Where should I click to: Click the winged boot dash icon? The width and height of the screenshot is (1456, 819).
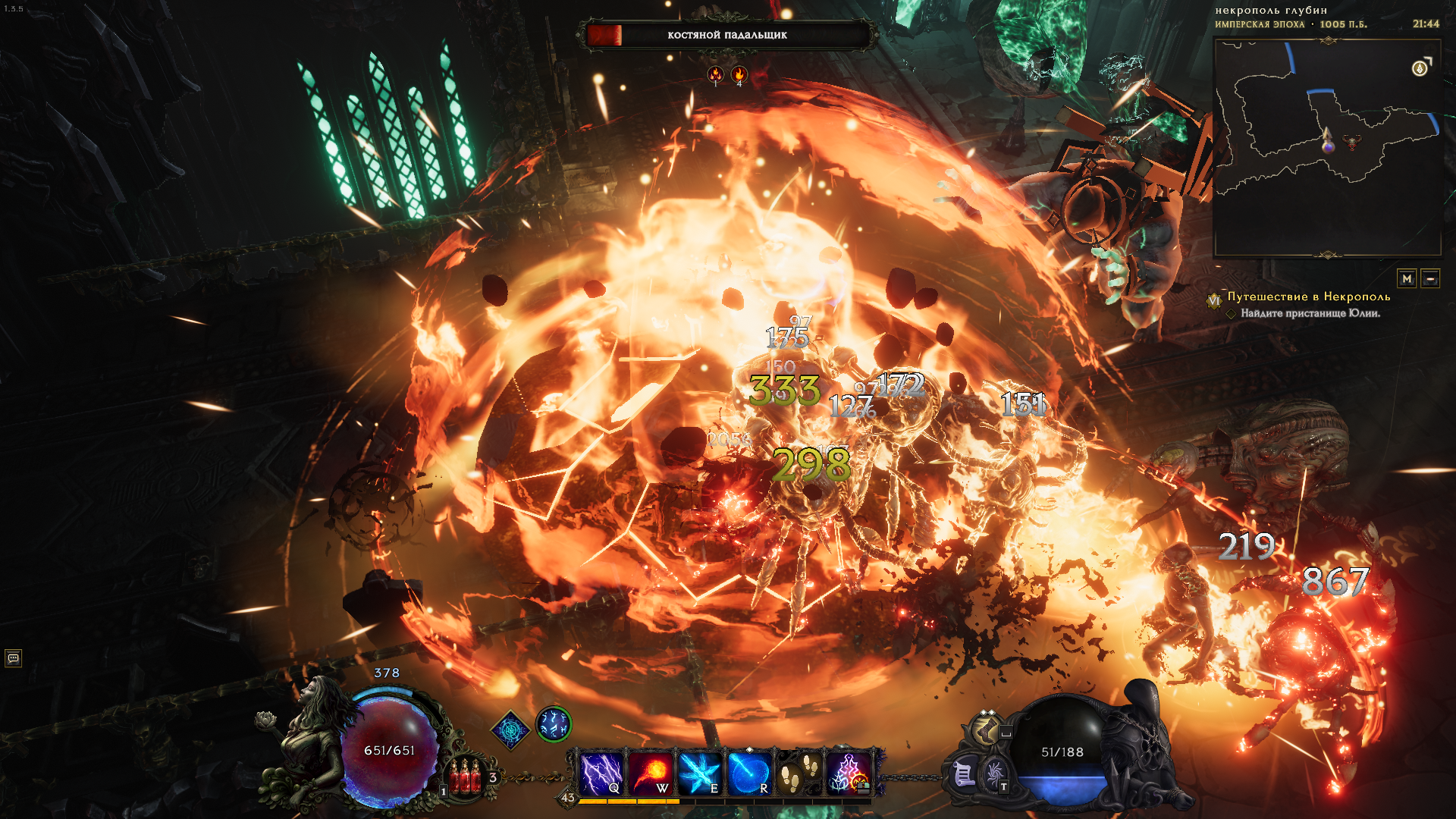coord(986,730)
